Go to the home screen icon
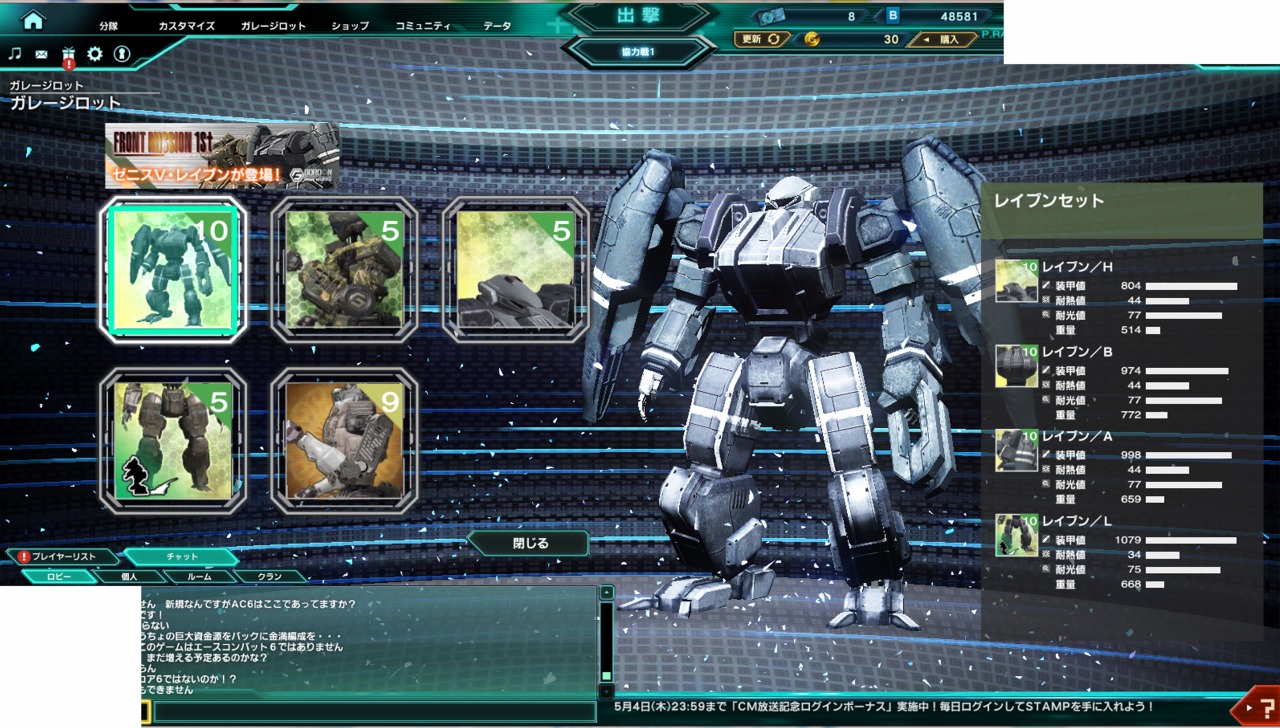Screen dimensions: 1280x728 coord(33,20)
